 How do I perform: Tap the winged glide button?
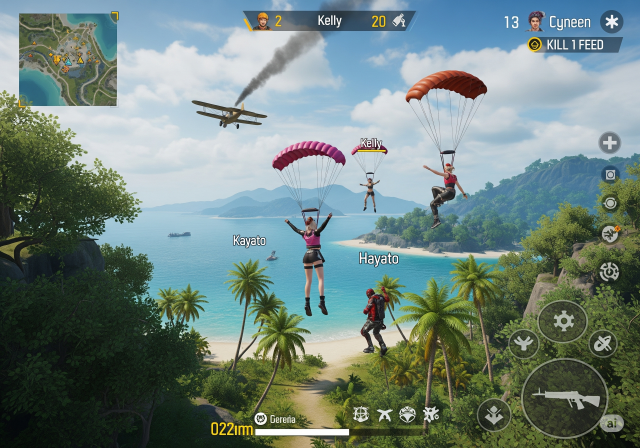pos(522,344)
